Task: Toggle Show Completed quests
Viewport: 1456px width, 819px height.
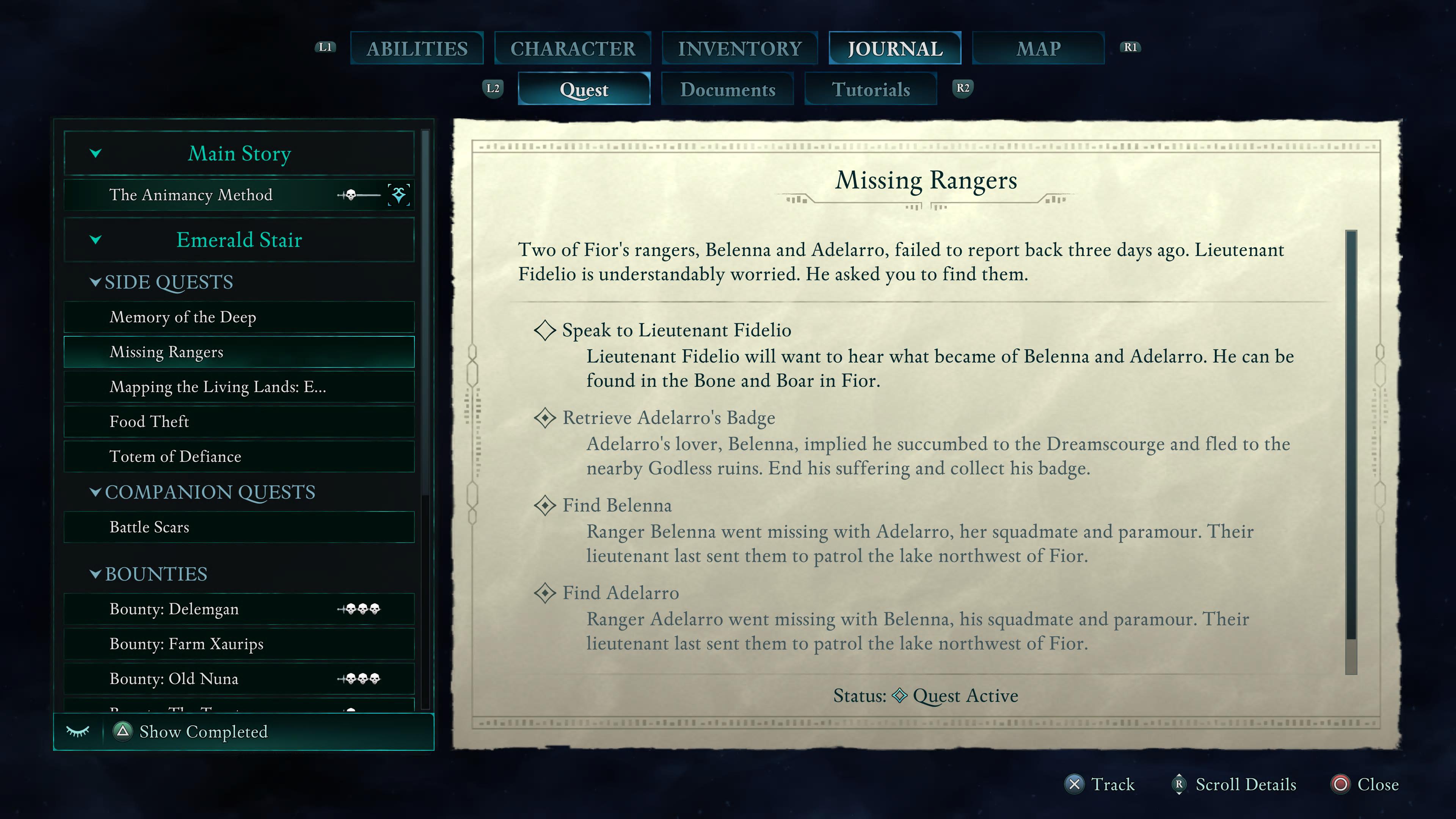Action: [203, 732]
